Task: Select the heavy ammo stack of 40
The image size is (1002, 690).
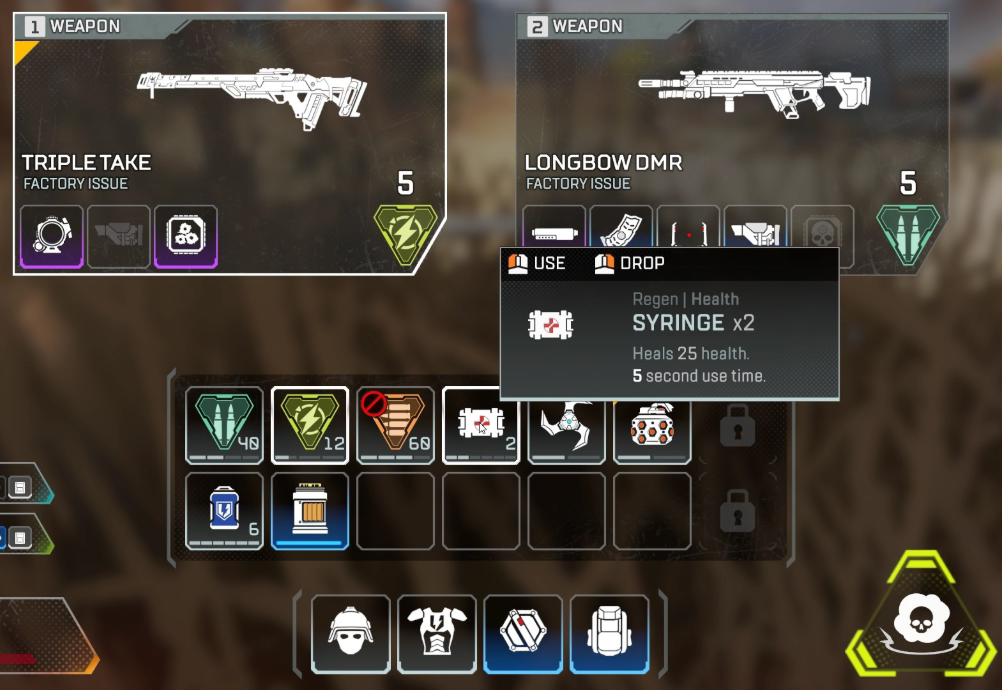Action: pyautogui.click(x=225, y=426)
